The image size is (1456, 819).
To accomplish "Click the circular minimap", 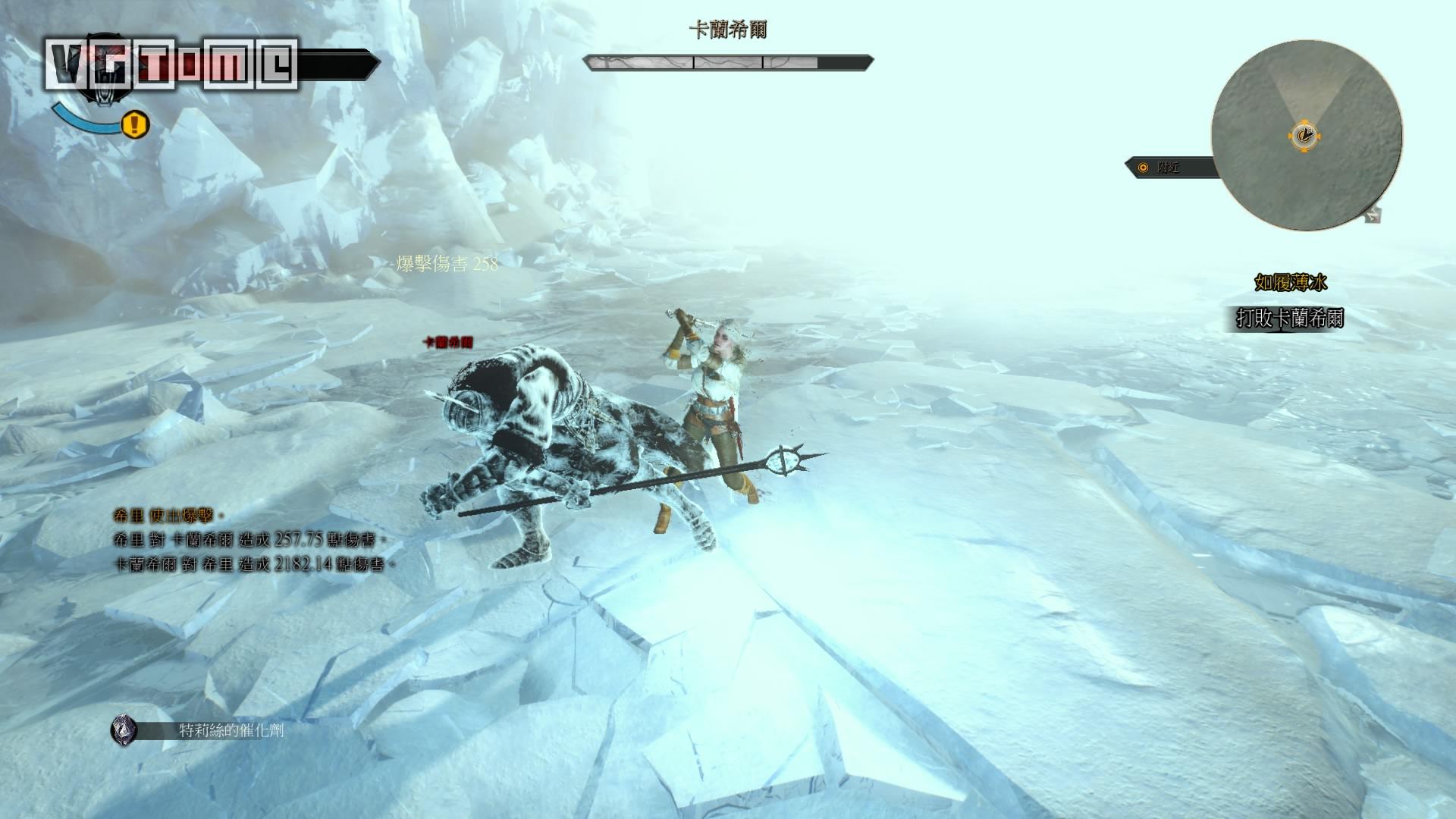I will 1306,136.
